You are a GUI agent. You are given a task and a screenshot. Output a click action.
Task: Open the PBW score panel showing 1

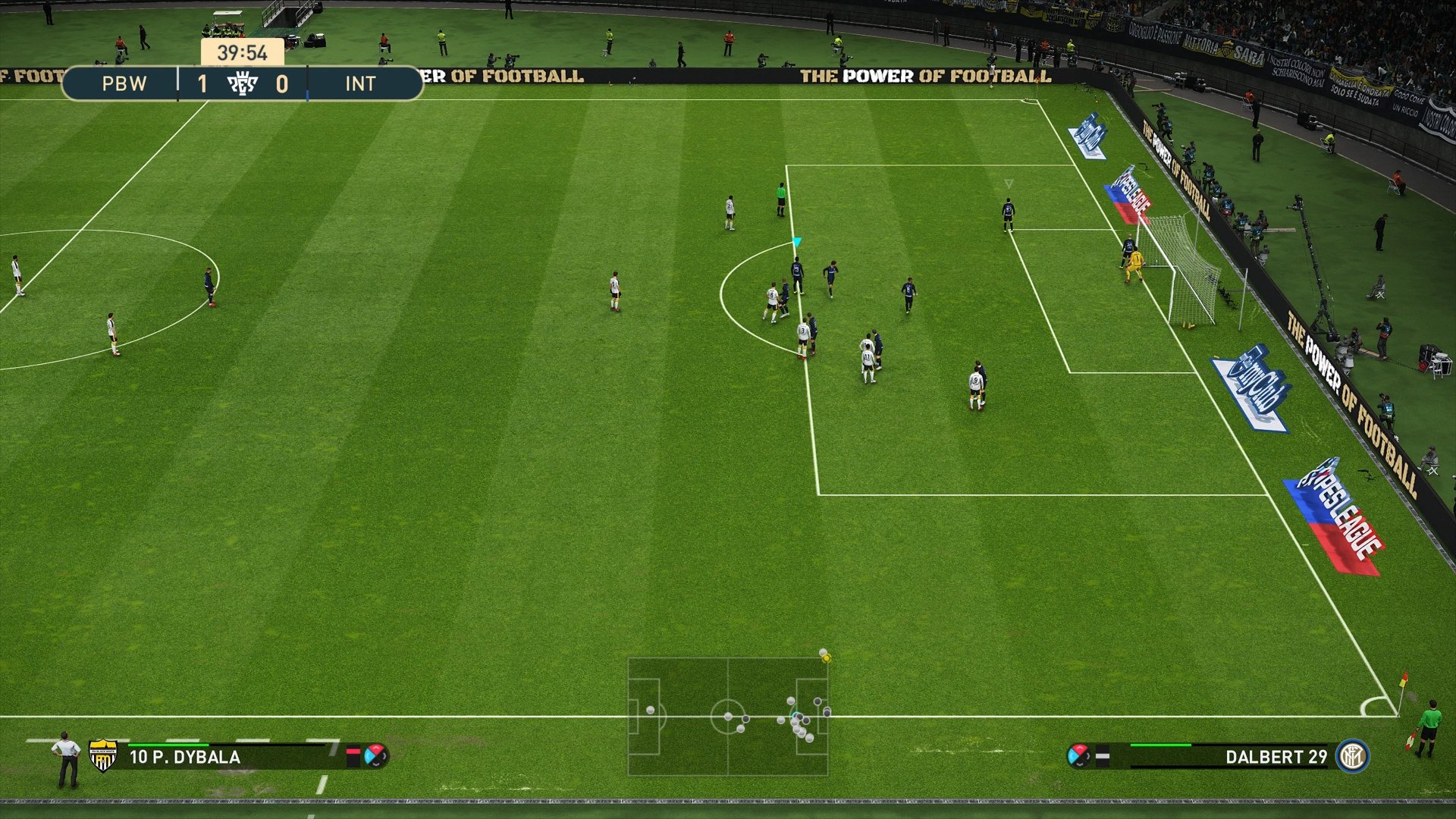coord(203,83)
